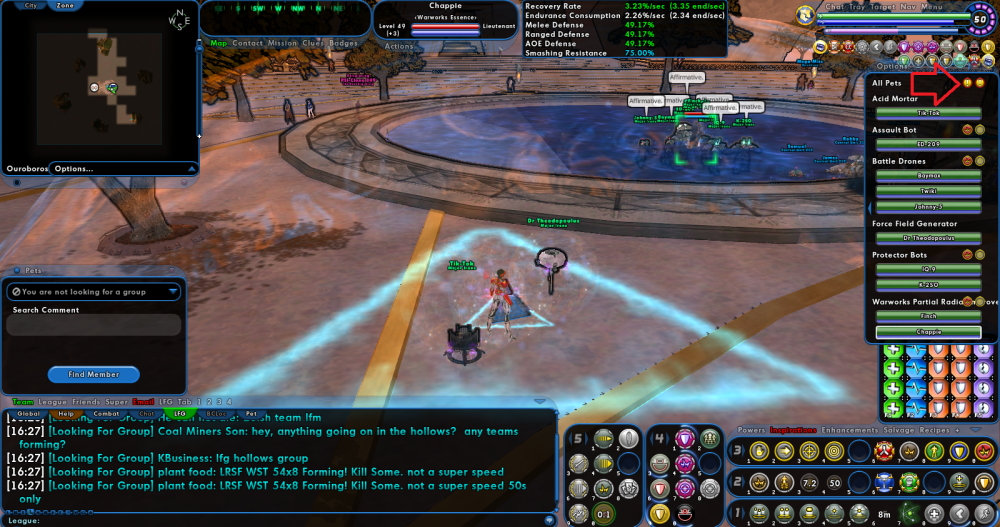Click the Search Comment text field

[96, 325]
